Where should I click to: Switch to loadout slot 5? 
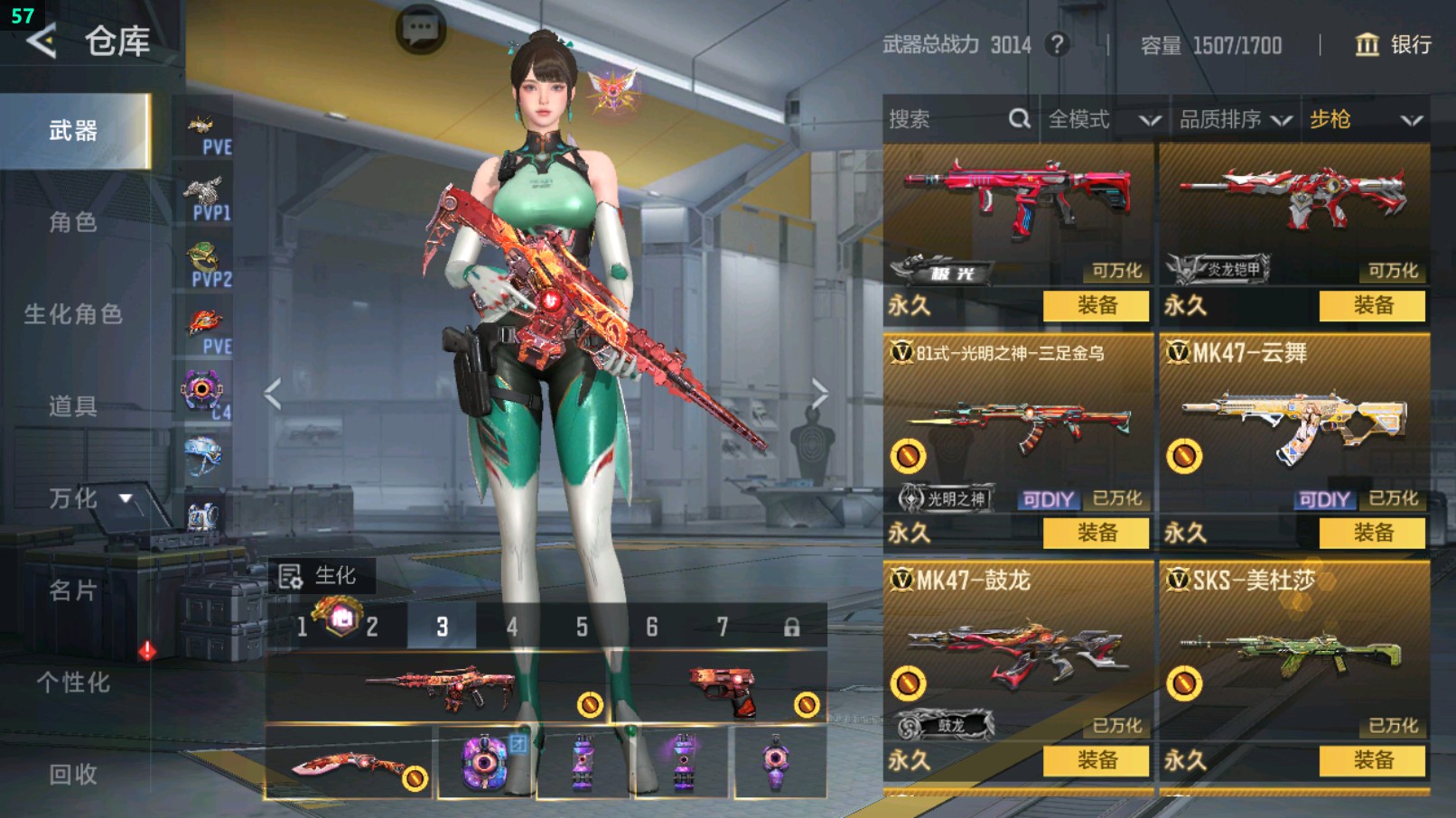point(582,627)
